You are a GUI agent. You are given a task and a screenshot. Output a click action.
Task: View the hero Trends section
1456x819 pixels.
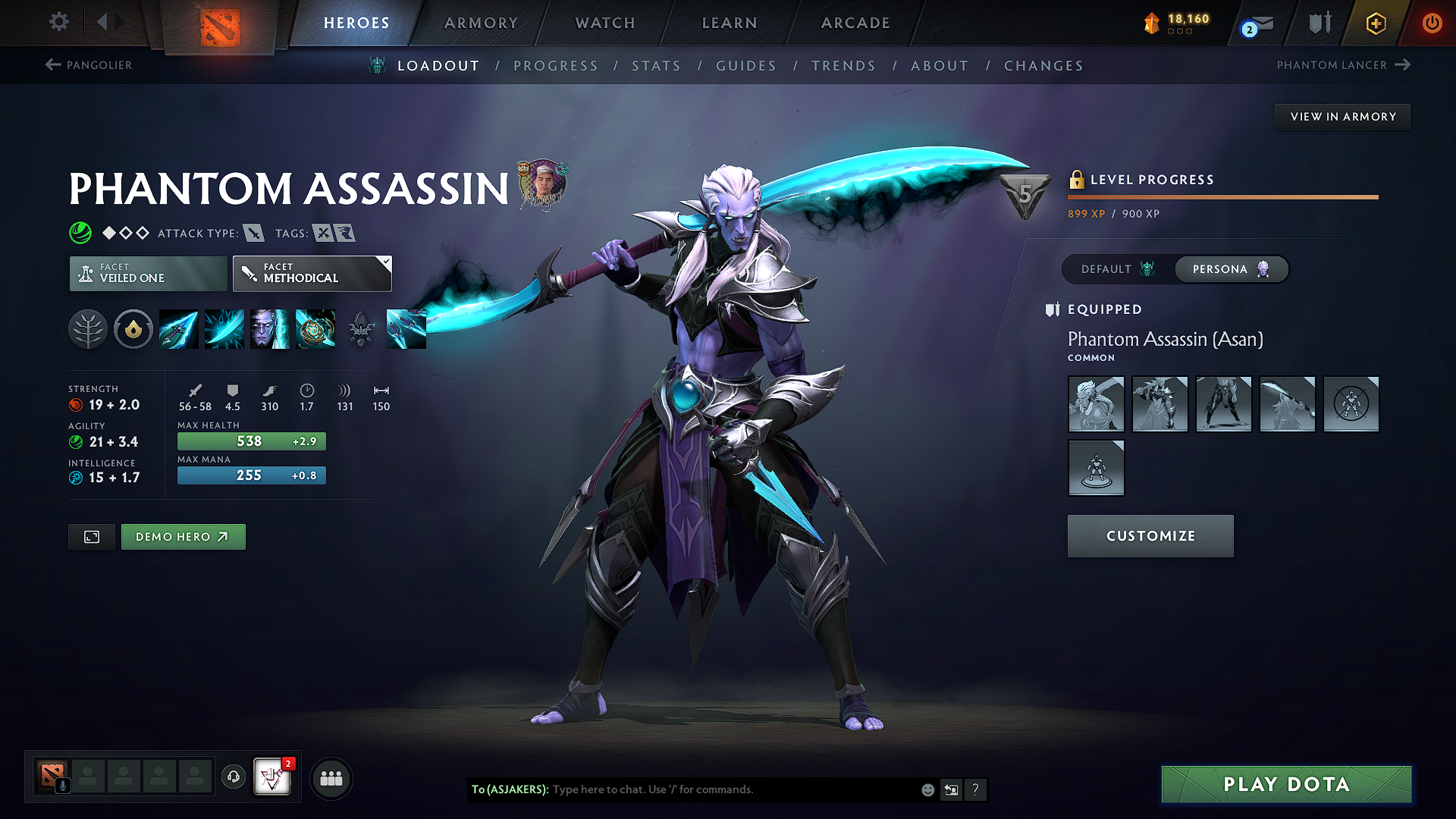point(843,66)
